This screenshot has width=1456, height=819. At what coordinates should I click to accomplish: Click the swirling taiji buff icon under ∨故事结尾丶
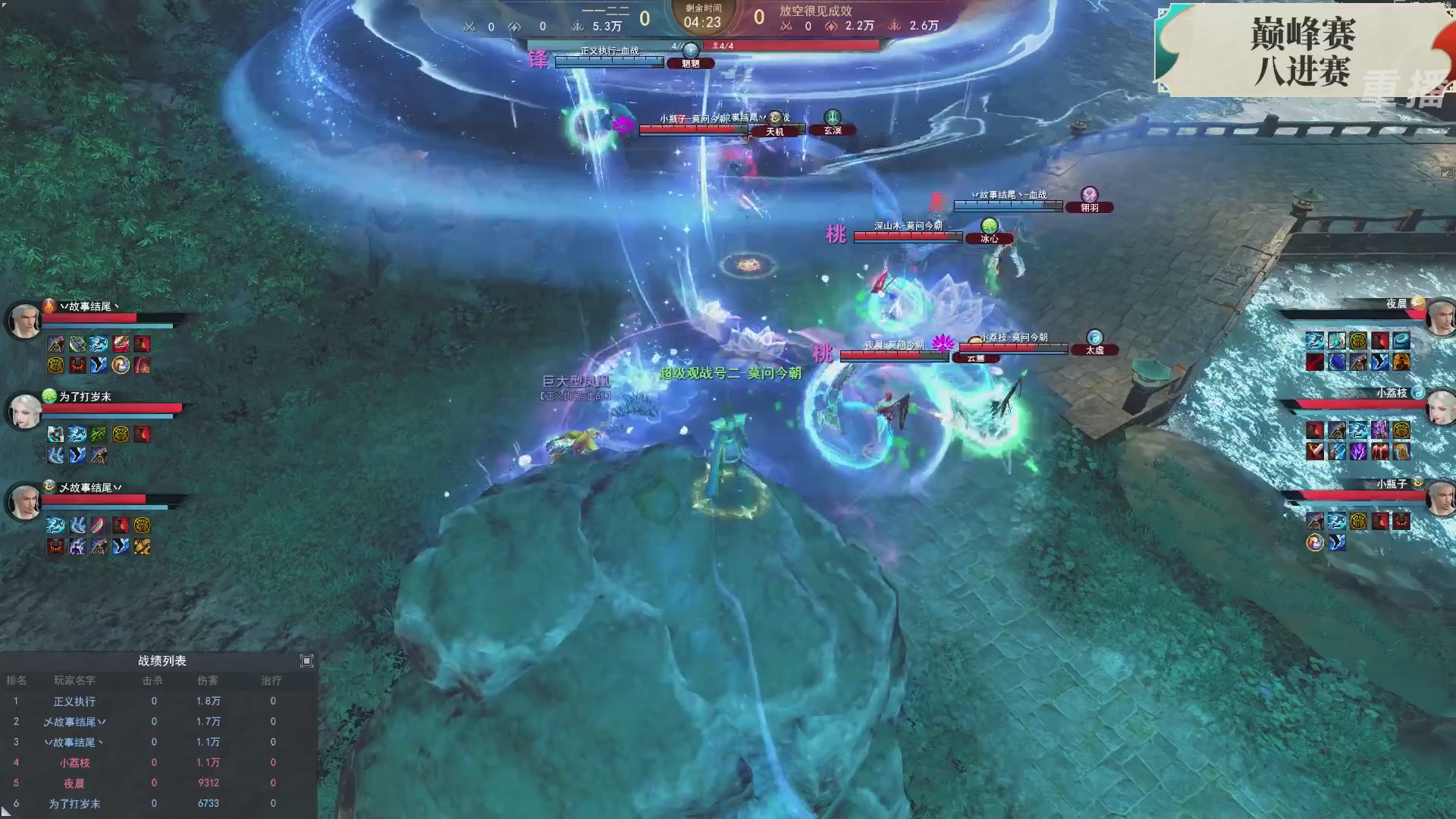point(120,365)
